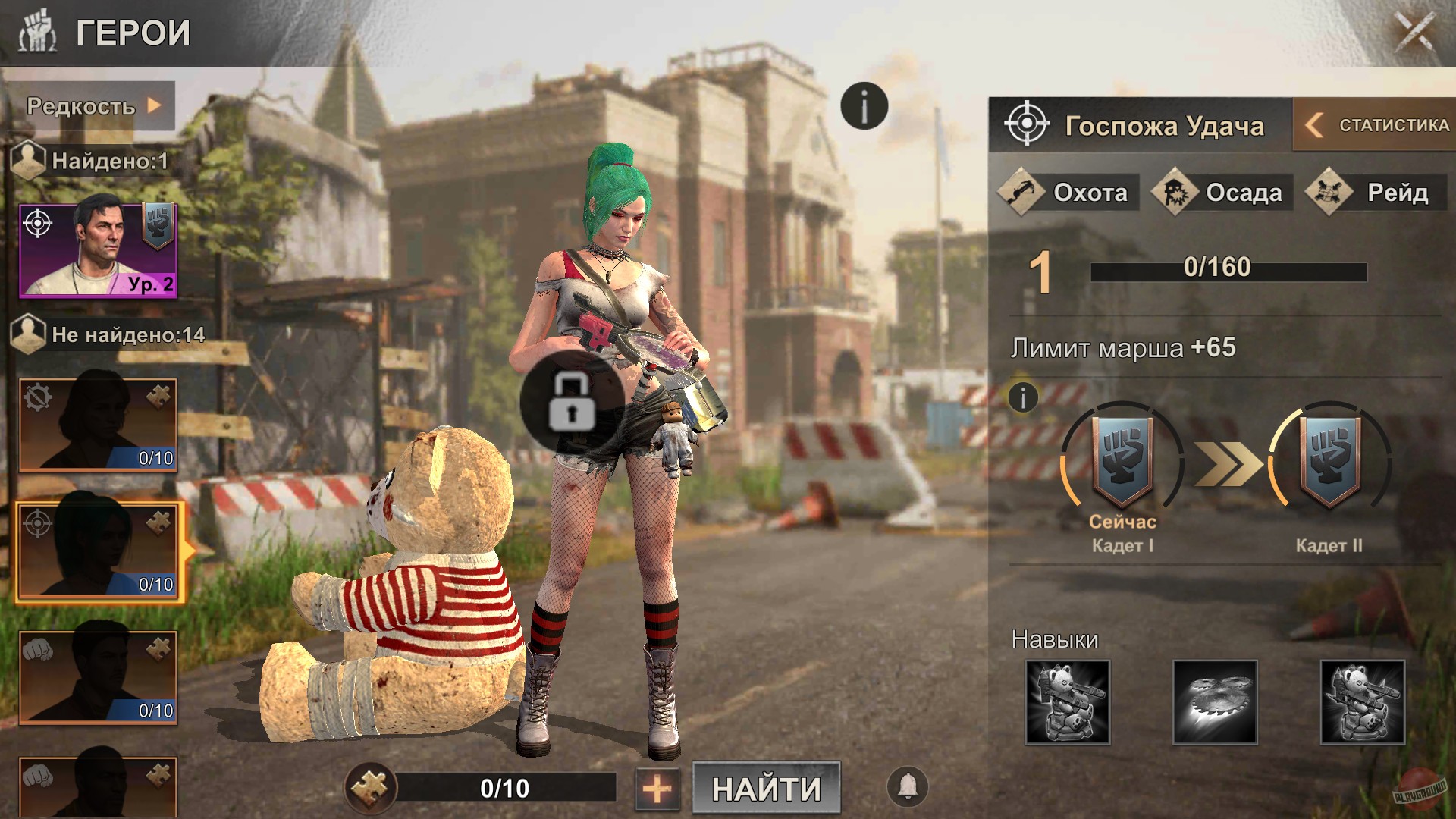Open the Рейд tab
The width and height of the screenshot is (1456, 819).
tap(1379, 193)
